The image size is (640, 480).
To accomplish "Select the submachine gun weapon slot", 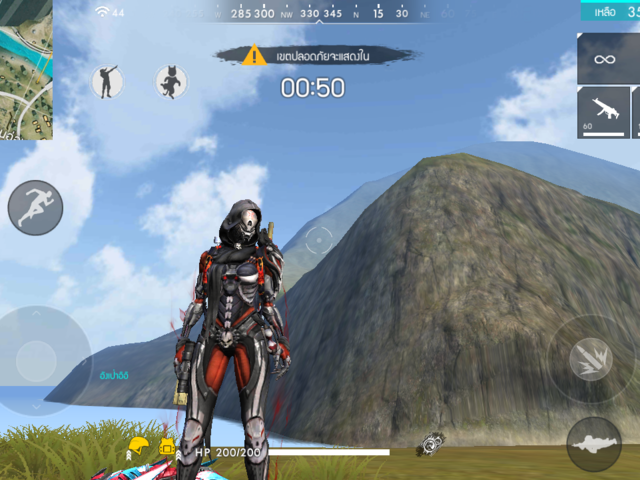I will tap(603, 112).
